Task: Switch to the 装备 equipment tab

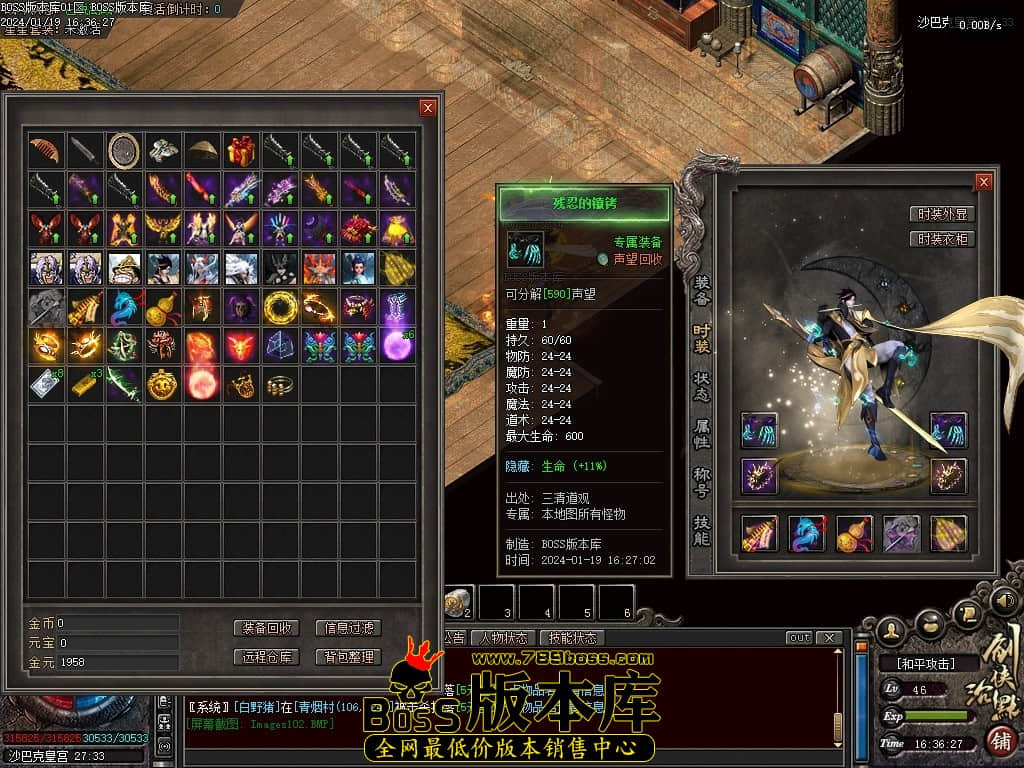Action: tap(702, 290)
